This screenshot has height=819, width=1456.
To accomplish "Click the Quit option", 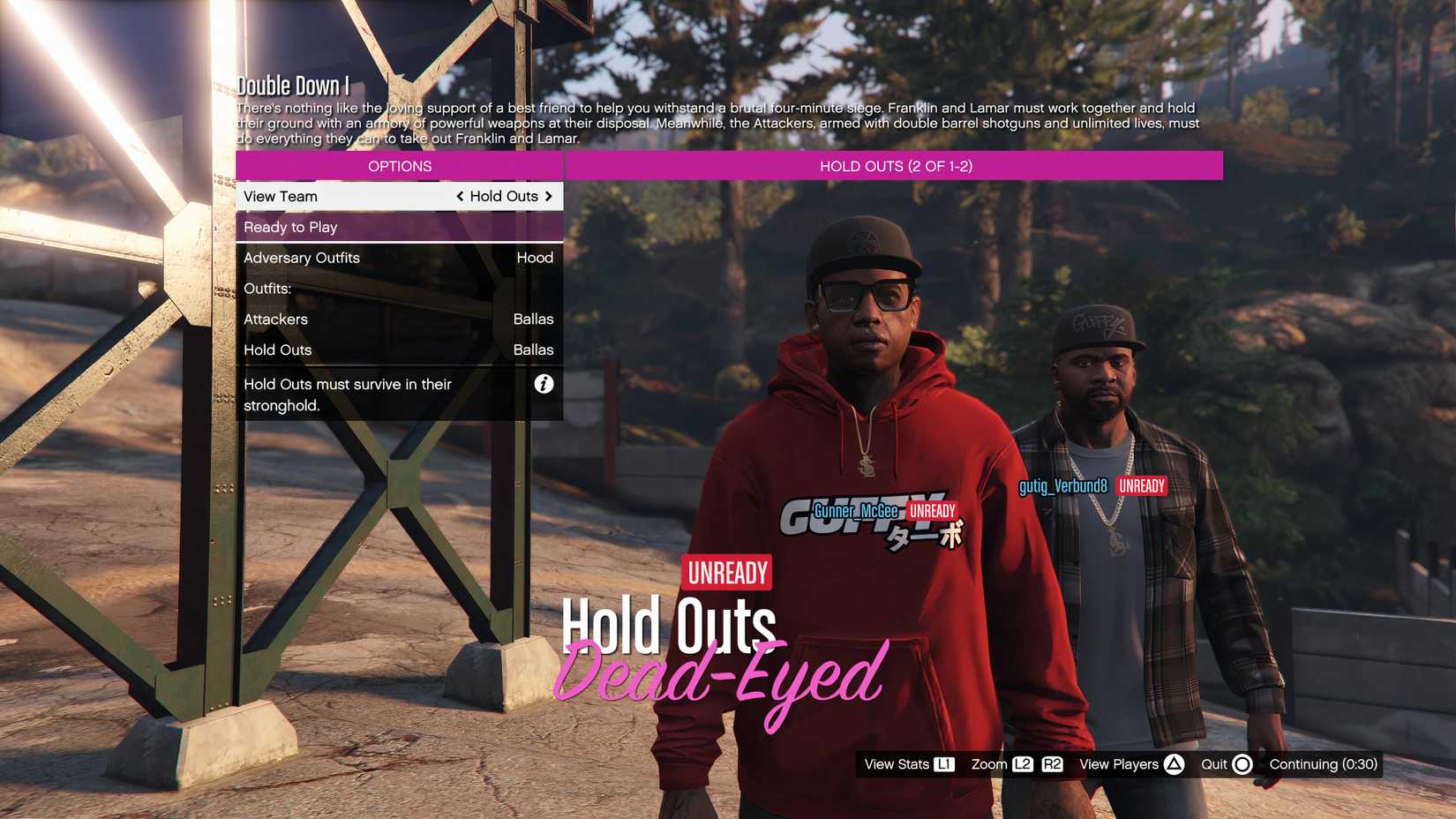I will 1215,764.
